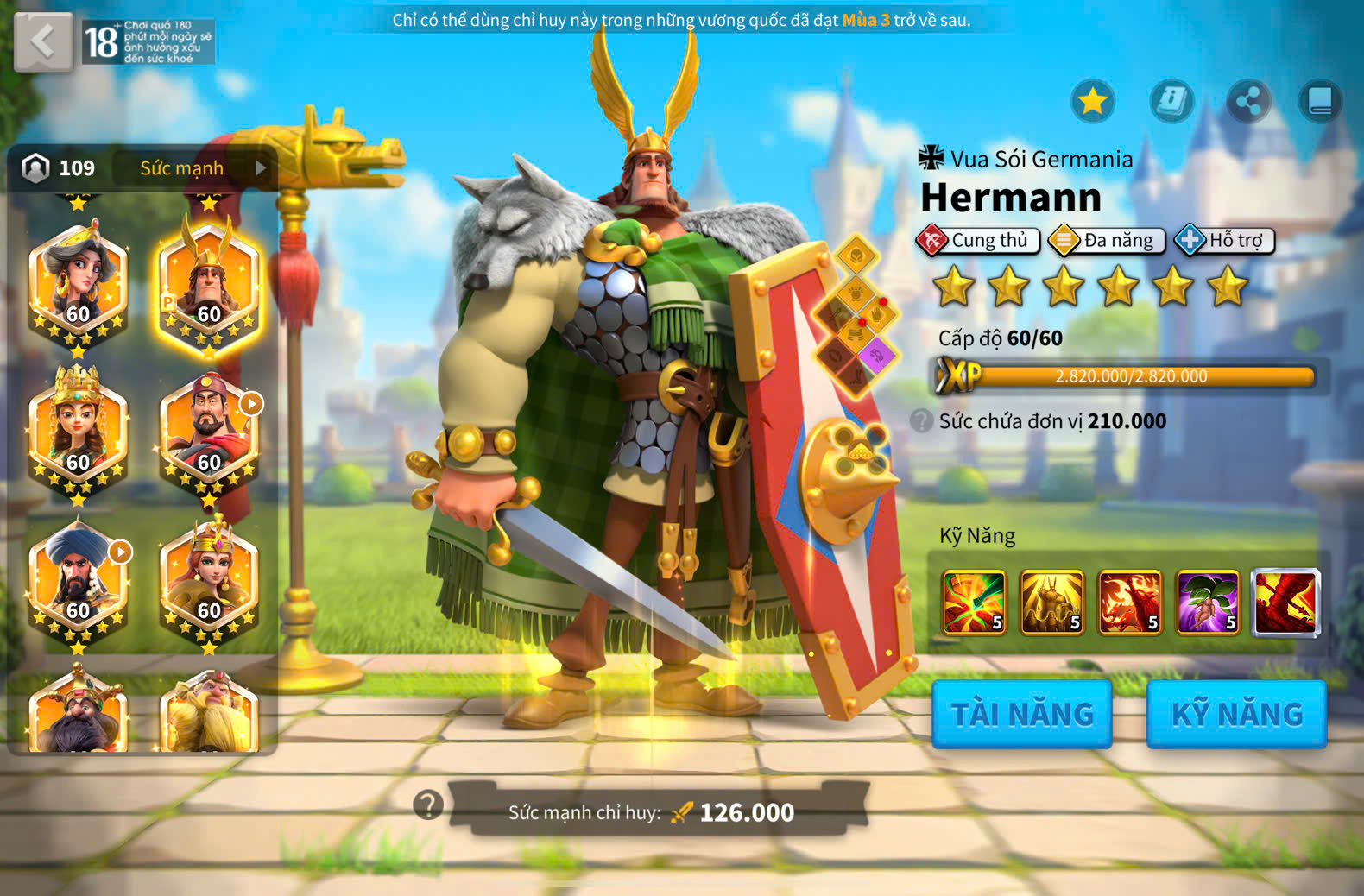1364x896 pixels.
Task: Show troop capacity help question mark
Action: tap(922, 421)
